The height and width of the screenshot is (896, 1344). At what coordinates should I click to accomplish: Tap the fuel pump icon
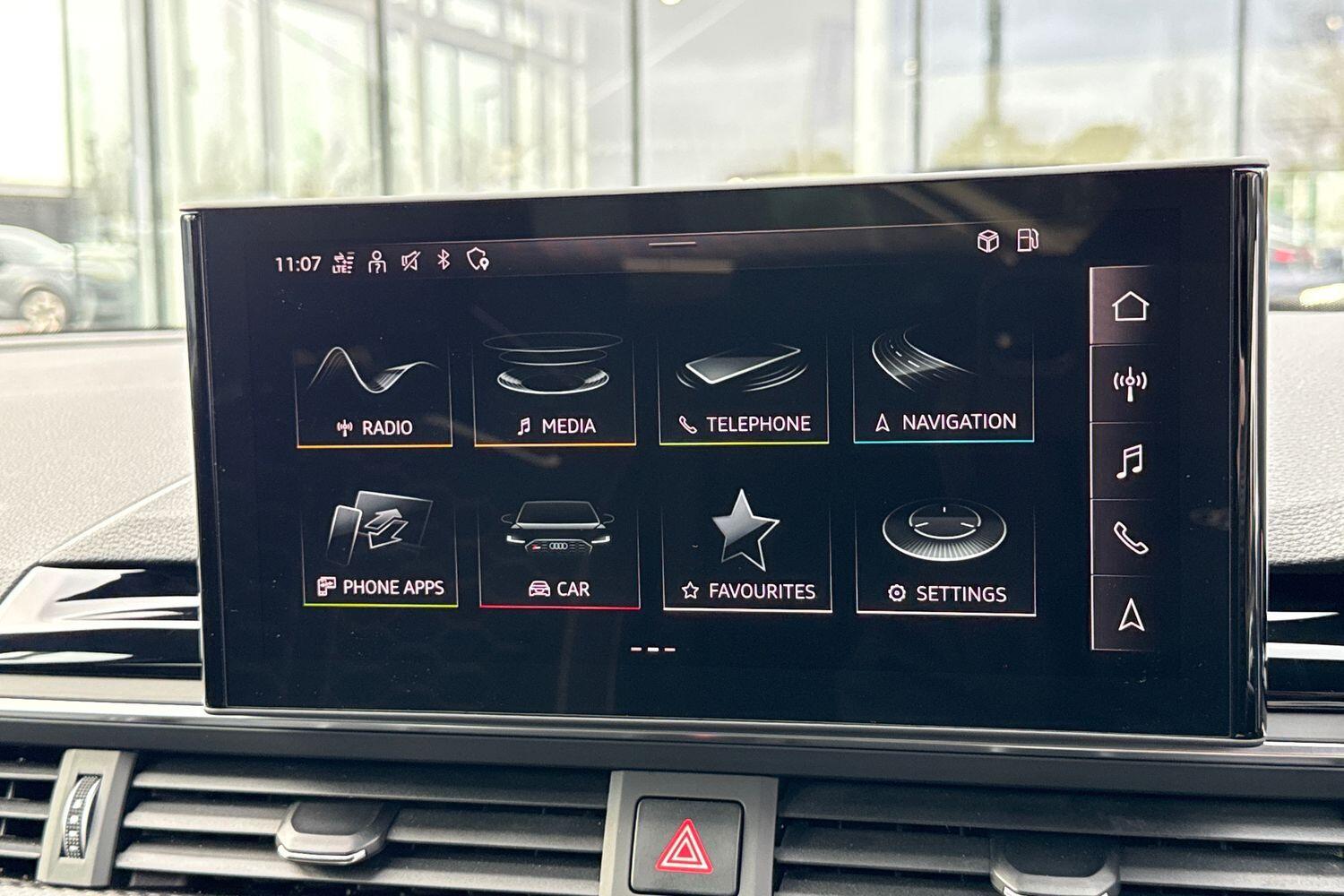point(1028,240)
